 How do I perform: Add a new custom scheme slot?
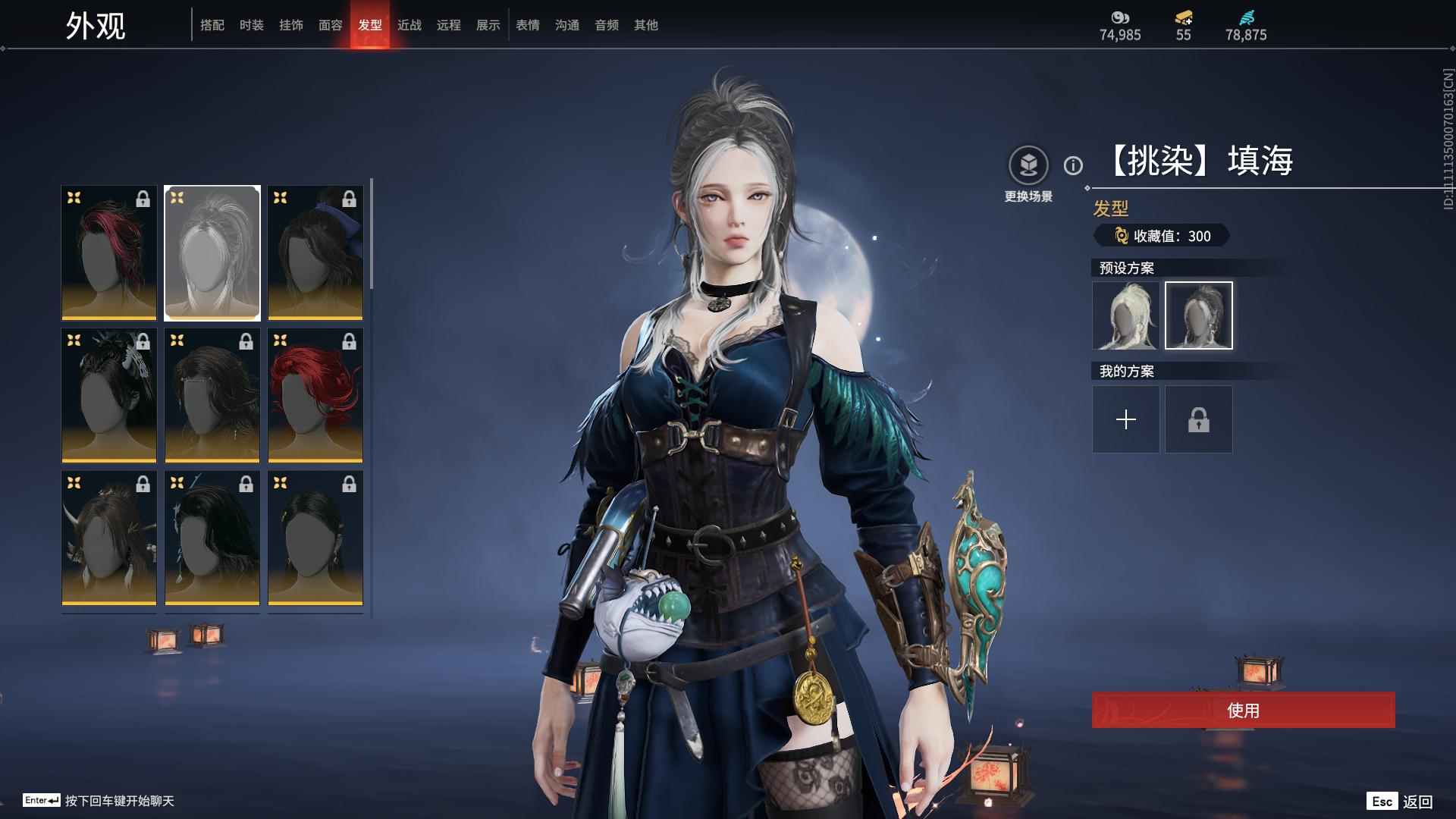tap(1125, 419)
